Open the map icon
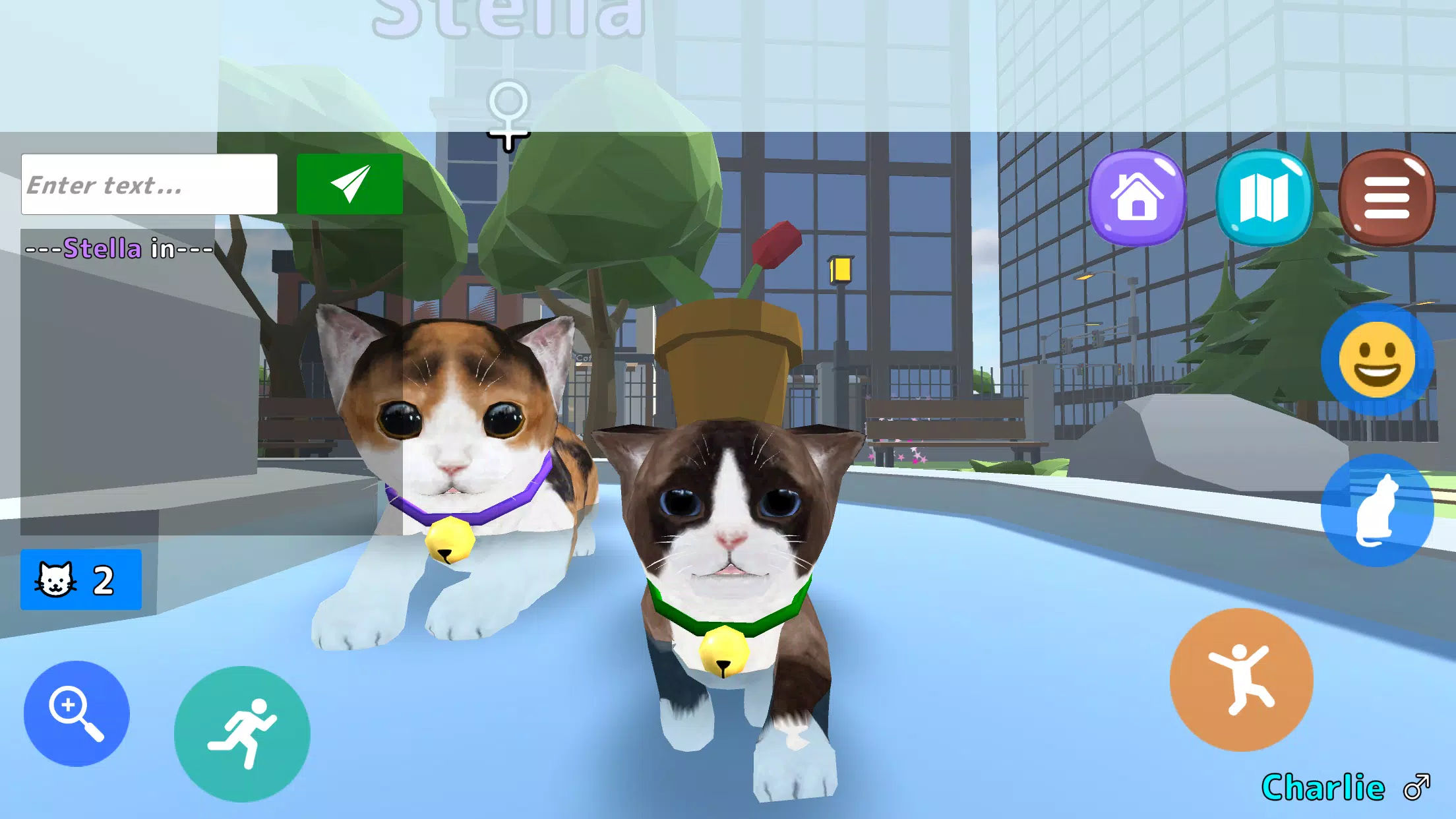1456x819 pixels. click(x=1270, y=196)
